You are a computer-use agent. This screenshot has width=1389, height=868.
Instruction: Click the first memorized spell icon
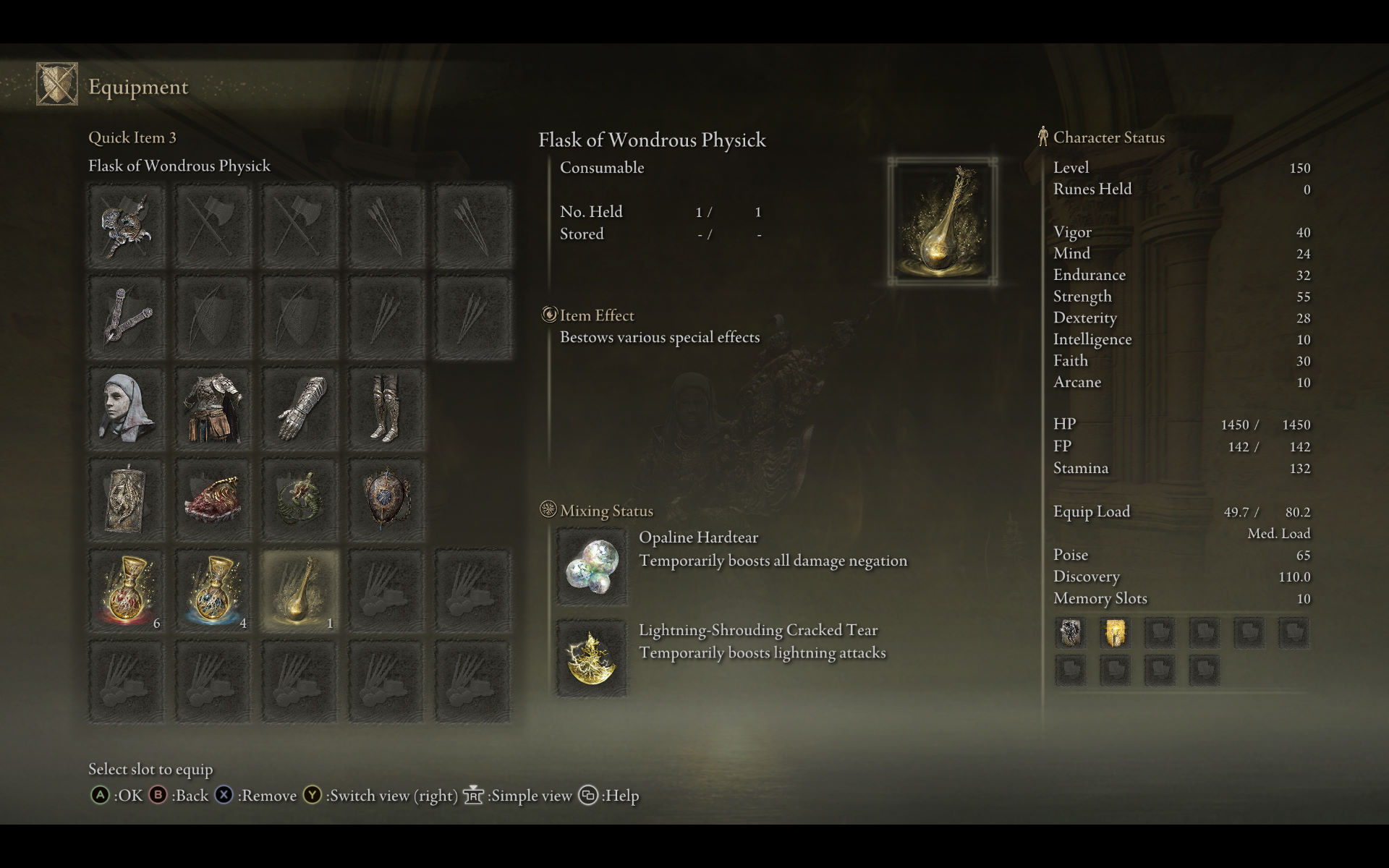coord(1070,633)
